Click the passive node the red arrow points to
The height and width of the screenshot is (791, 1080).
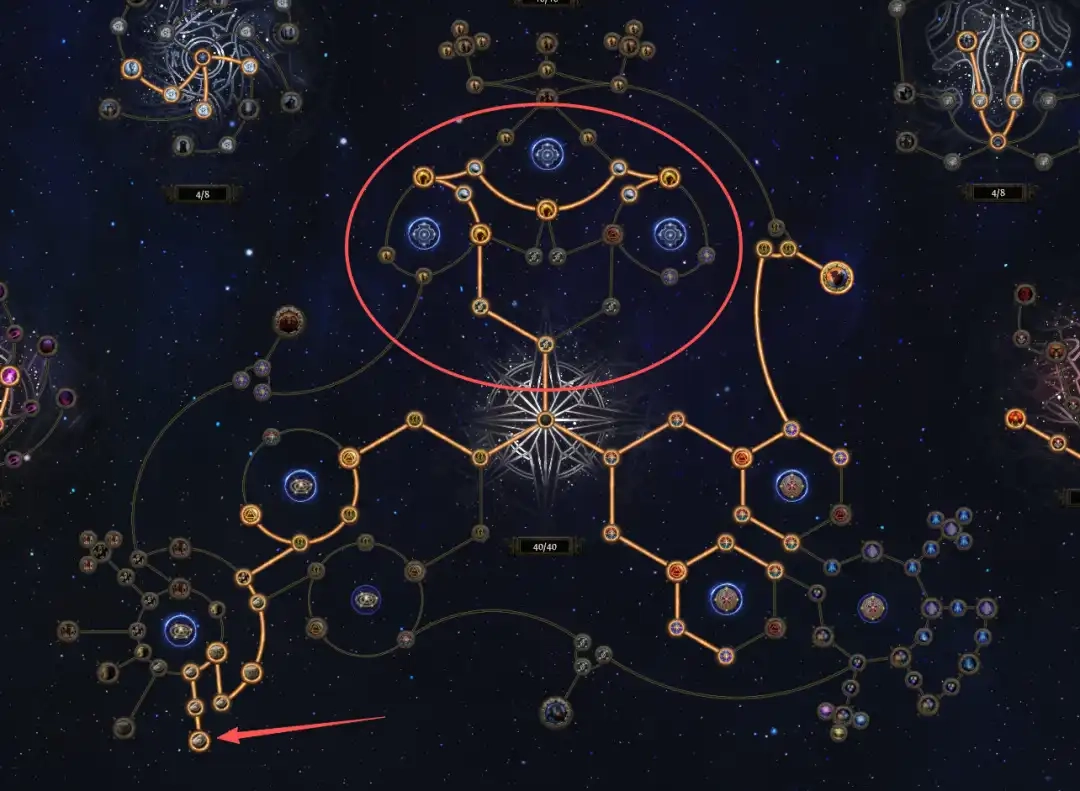[200, 741]
